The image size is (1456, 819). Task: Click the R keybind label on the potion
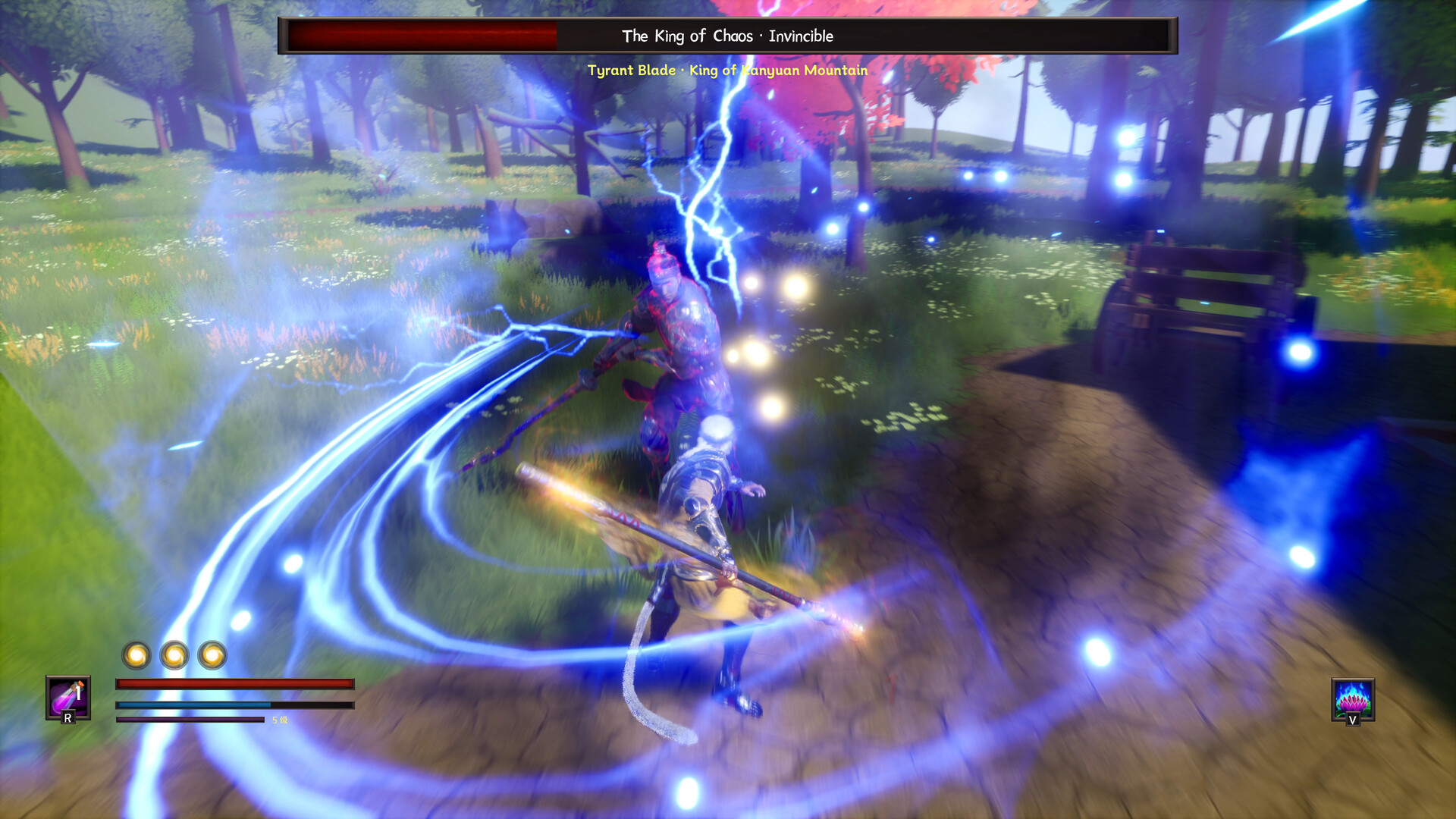coord(67,717)
